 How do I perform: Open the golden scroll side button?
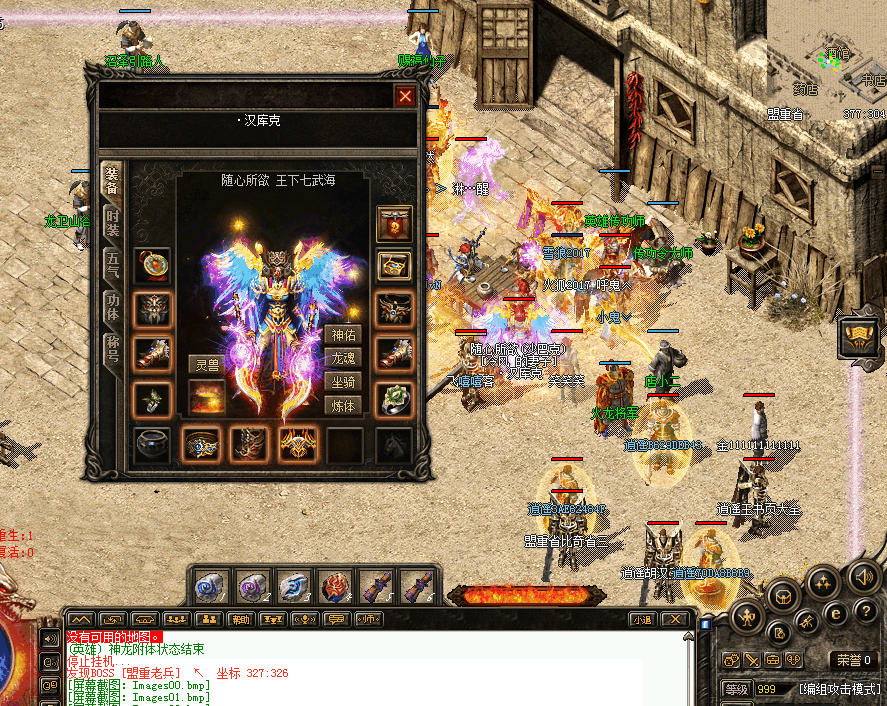[858, 336]
